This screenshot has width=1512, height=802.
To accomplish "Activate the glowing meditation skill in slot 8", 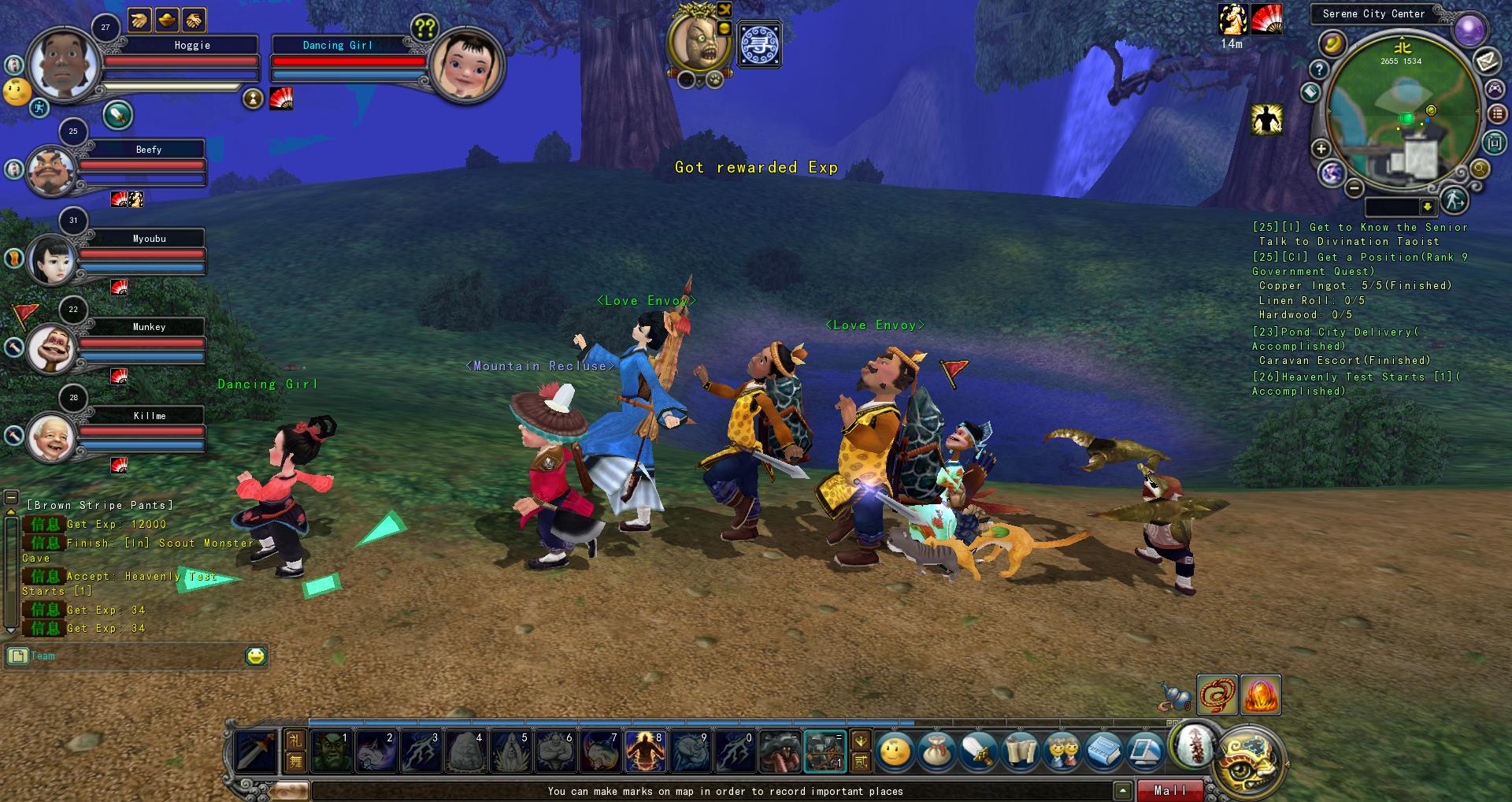I will (x=646, y=751).
